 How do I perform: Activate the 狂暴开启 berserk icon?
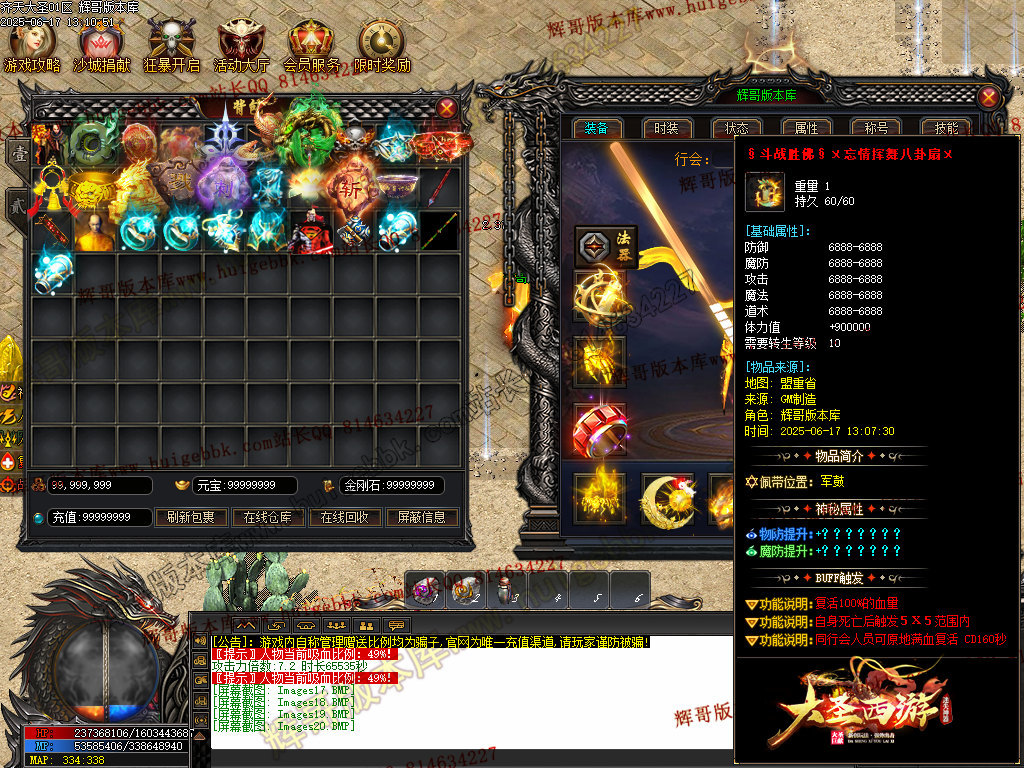pyautogui.click(x=171, y=46)
